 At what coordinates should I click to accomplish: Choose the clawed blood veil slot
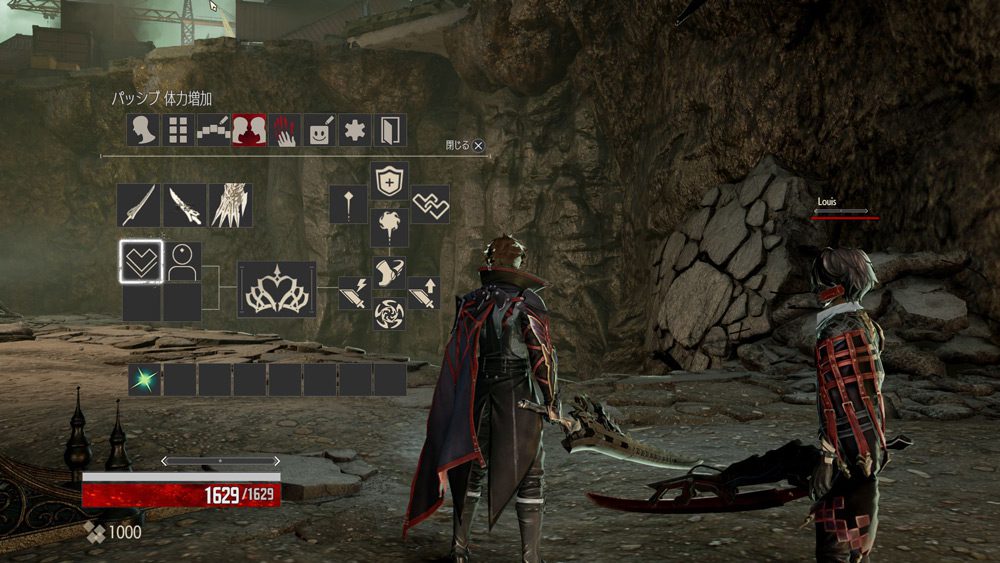231,205
